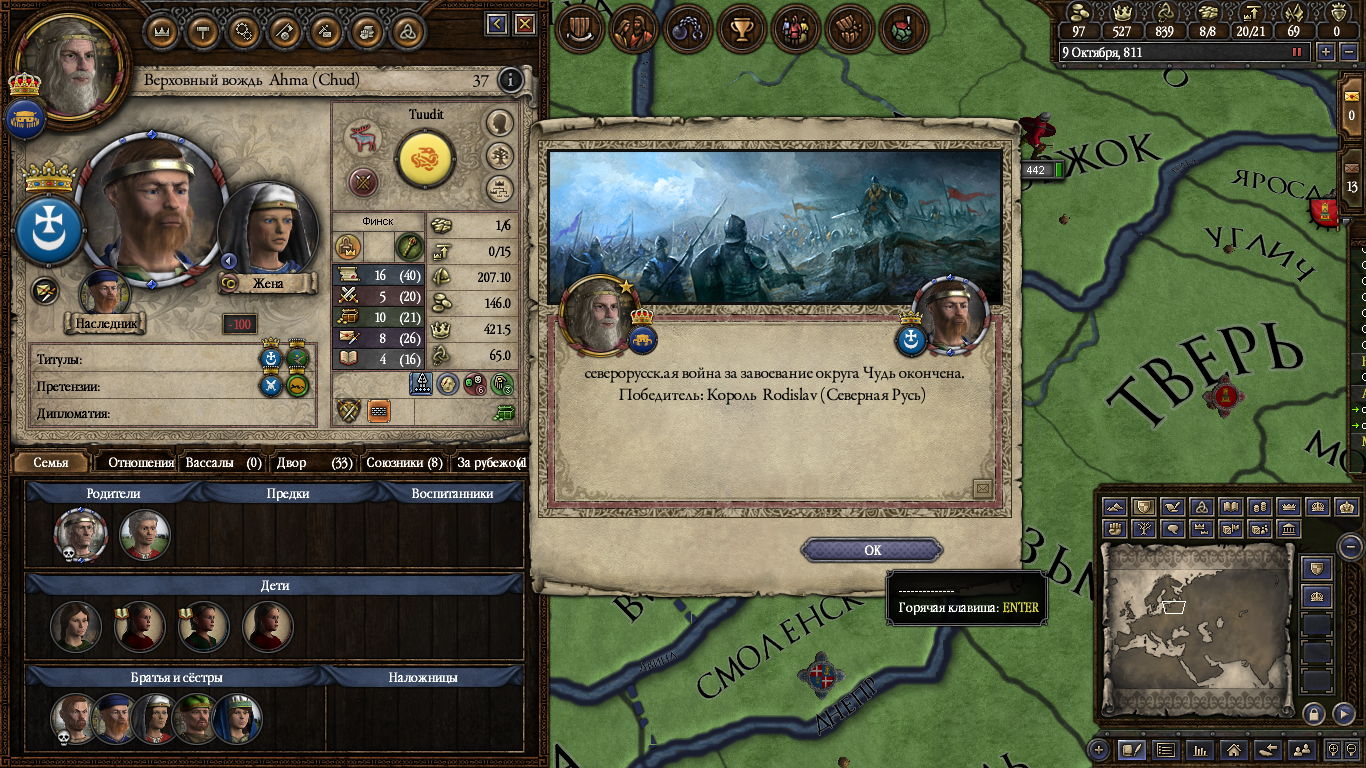
Task: Toggle the red pause button beside the date
Action: 1298,52
